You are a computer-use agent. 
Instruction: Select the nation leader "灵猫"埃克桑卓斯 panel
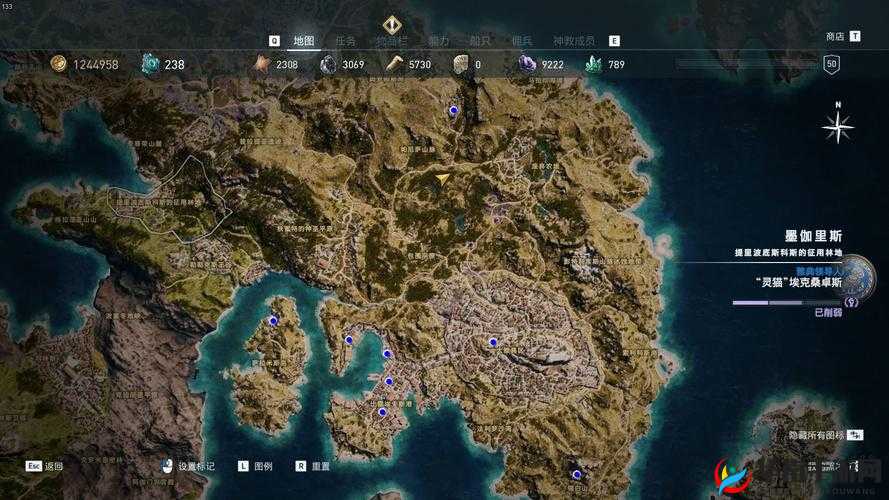click(800, 282)
